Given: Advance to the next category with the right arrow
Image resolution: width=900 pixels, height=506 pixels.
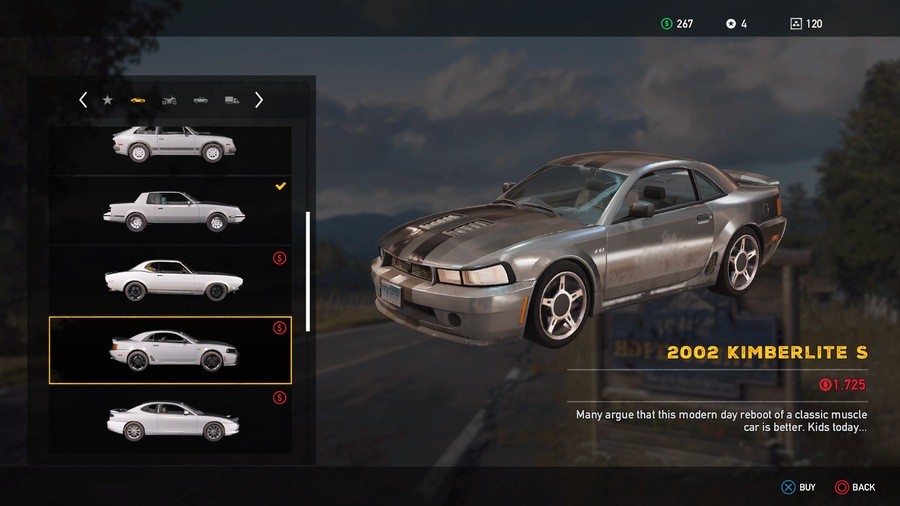Looking at the screenshot, I should pos(259,100).
